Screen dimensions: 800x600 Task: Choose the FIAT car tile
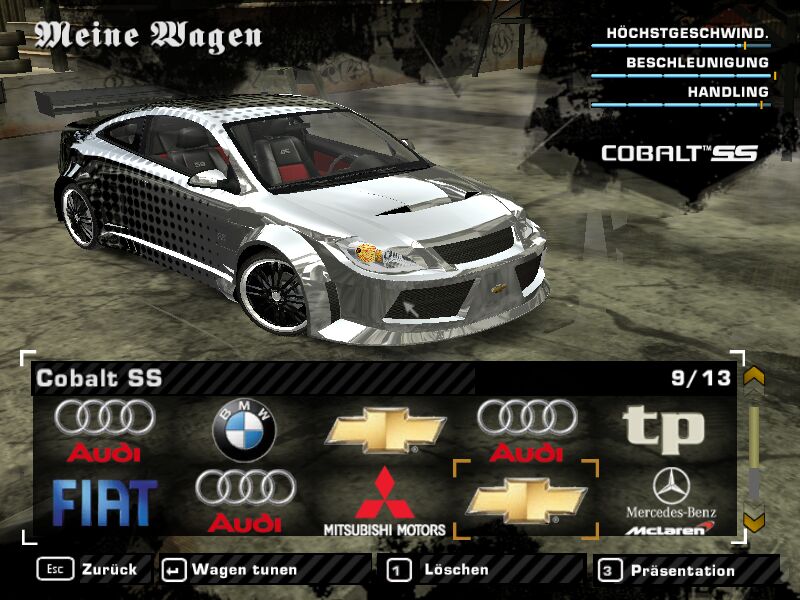(105, 501)
